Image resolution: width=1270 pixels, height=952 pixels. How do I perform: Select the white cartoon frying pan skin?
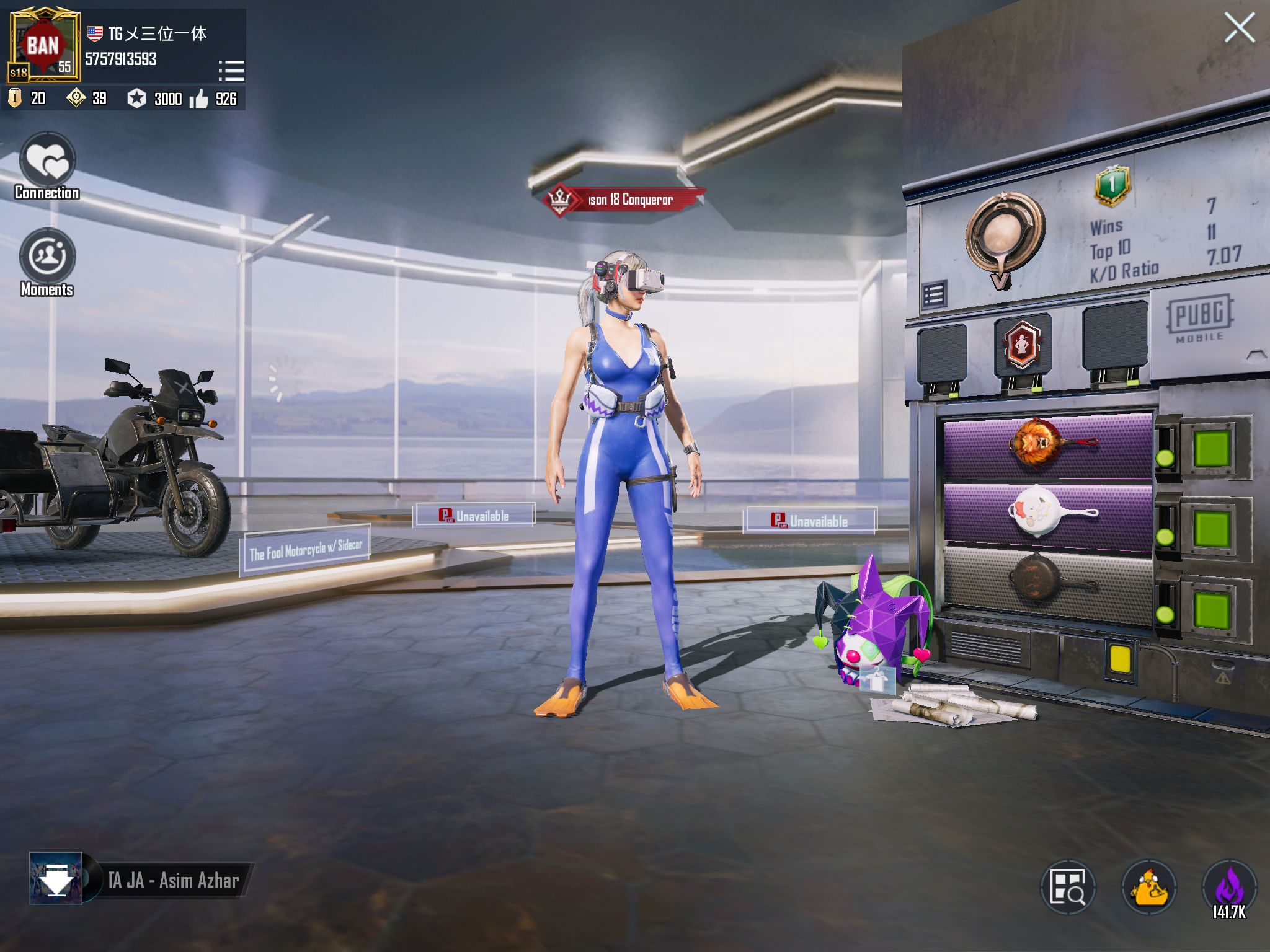[x=1048, y=513]
